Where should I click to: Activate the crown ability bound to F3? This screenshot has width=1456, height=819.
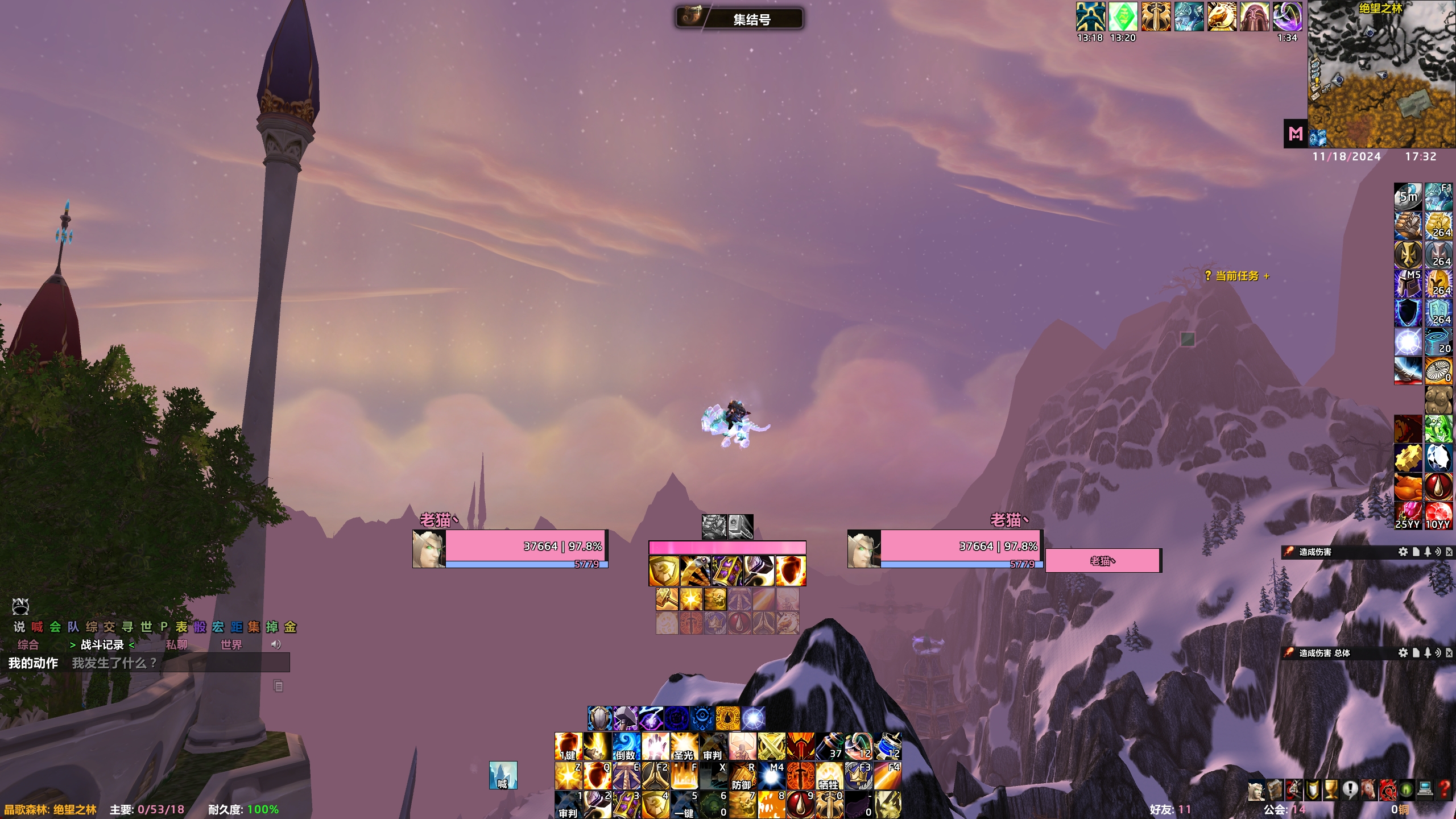click(x=858, y=775)
